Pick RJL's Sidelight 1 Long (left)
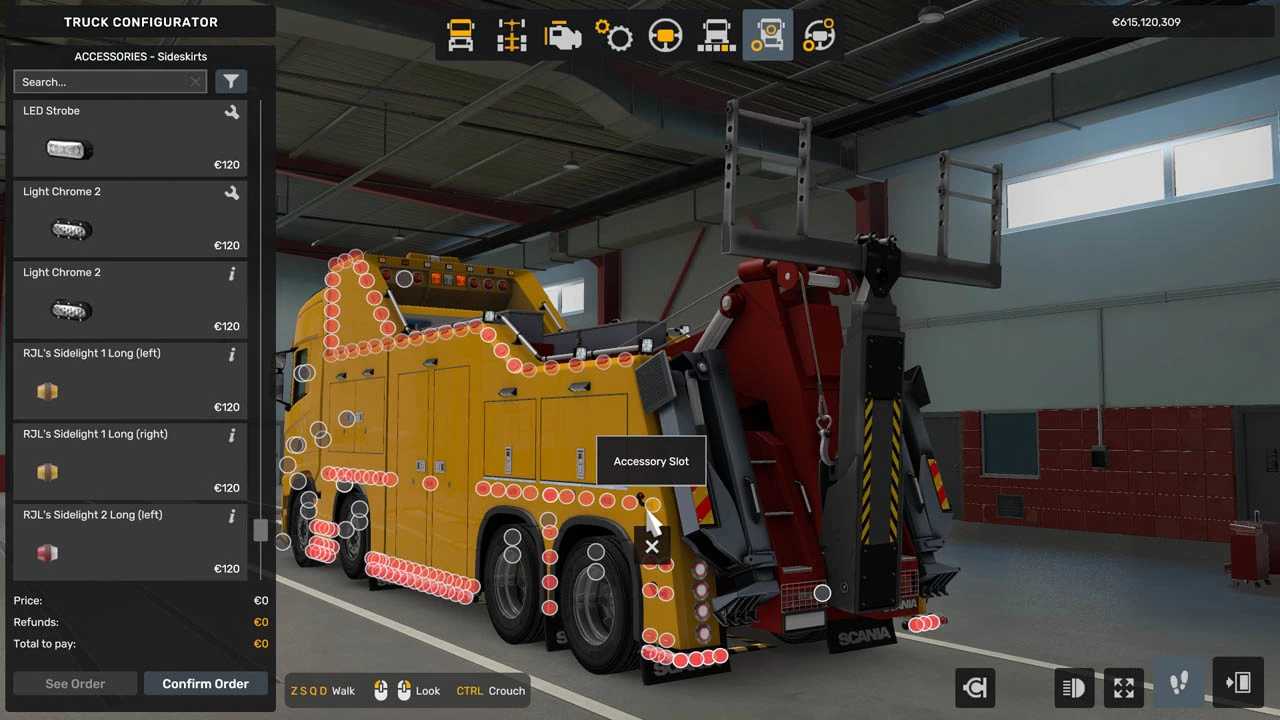This screenshot has width=1280, height=720. tap(130, 381)
